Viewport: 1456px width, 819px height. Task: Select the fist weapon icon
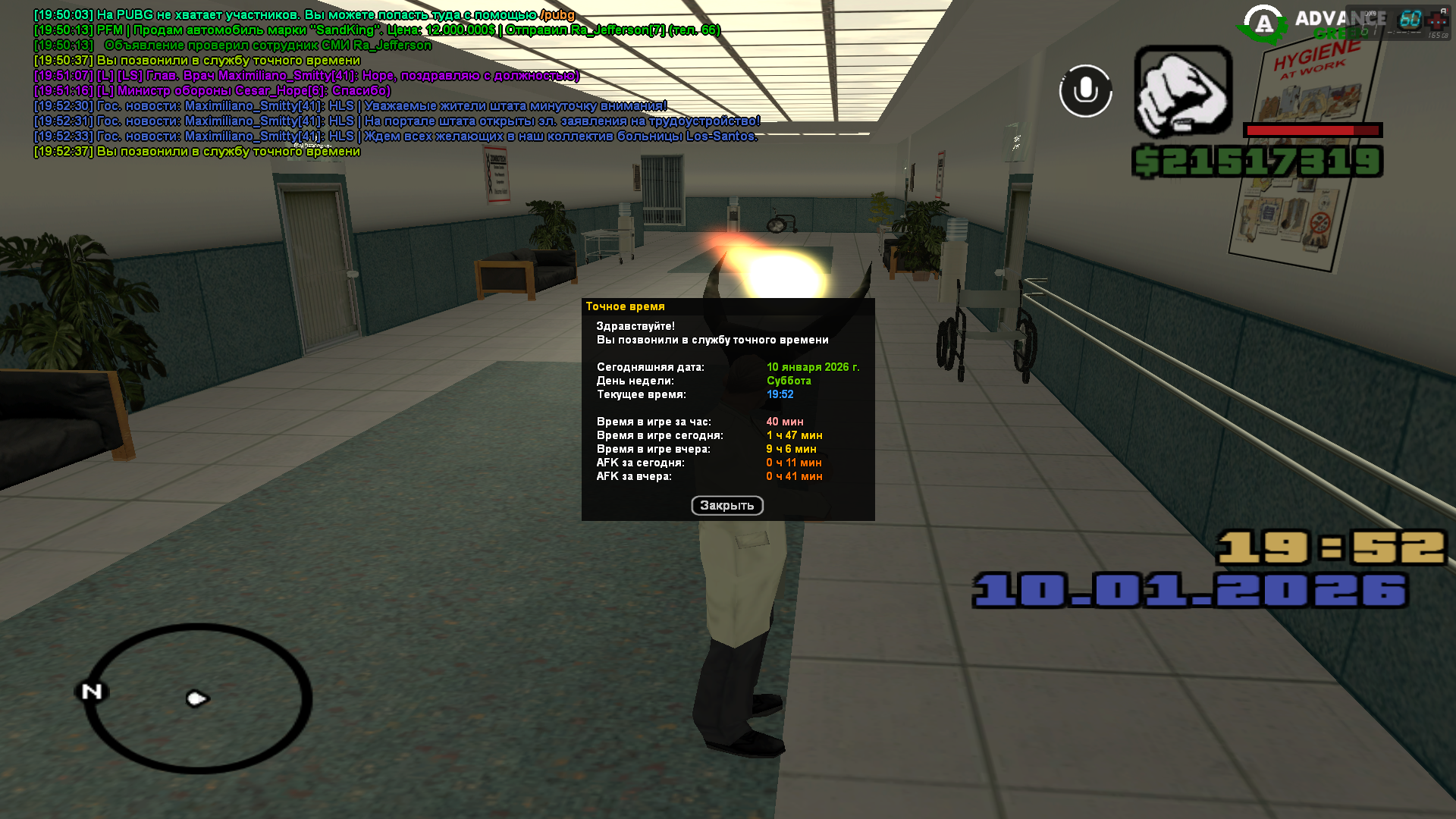coord(1182,91)
